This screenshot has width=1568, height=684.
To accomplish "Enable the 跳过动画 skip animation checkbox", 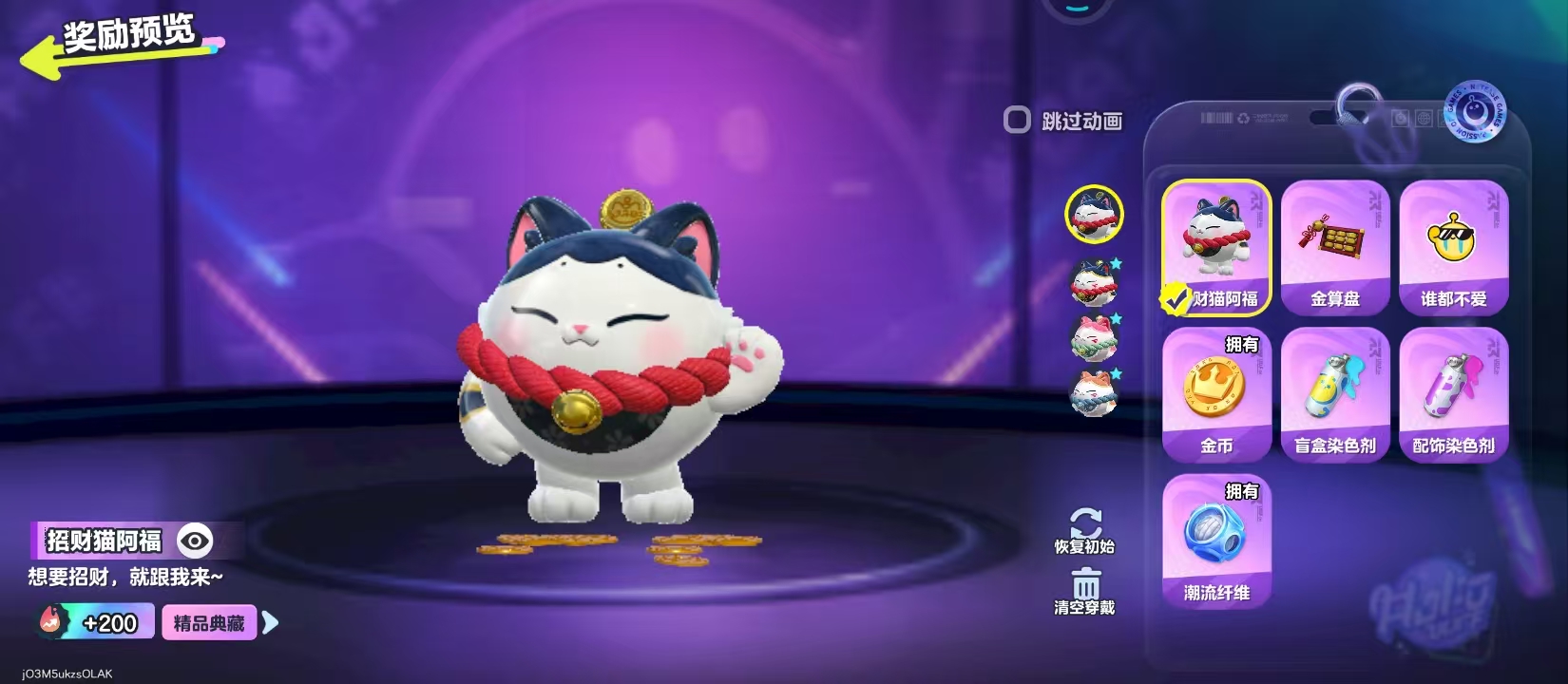I will [x=1017, y=121].
